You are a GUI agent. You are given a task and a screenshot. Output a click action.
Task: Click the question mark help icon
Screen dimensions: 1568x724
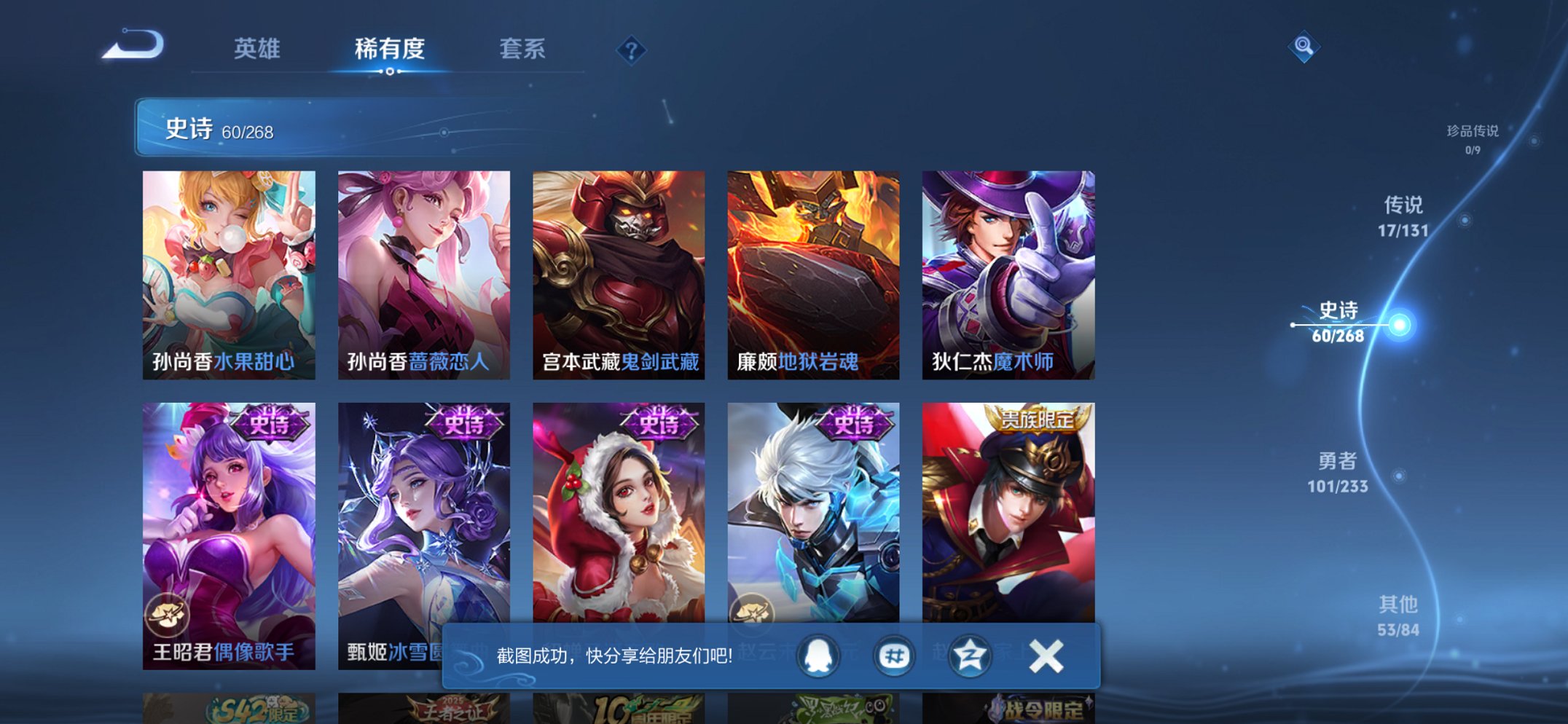tap(631, 50)
